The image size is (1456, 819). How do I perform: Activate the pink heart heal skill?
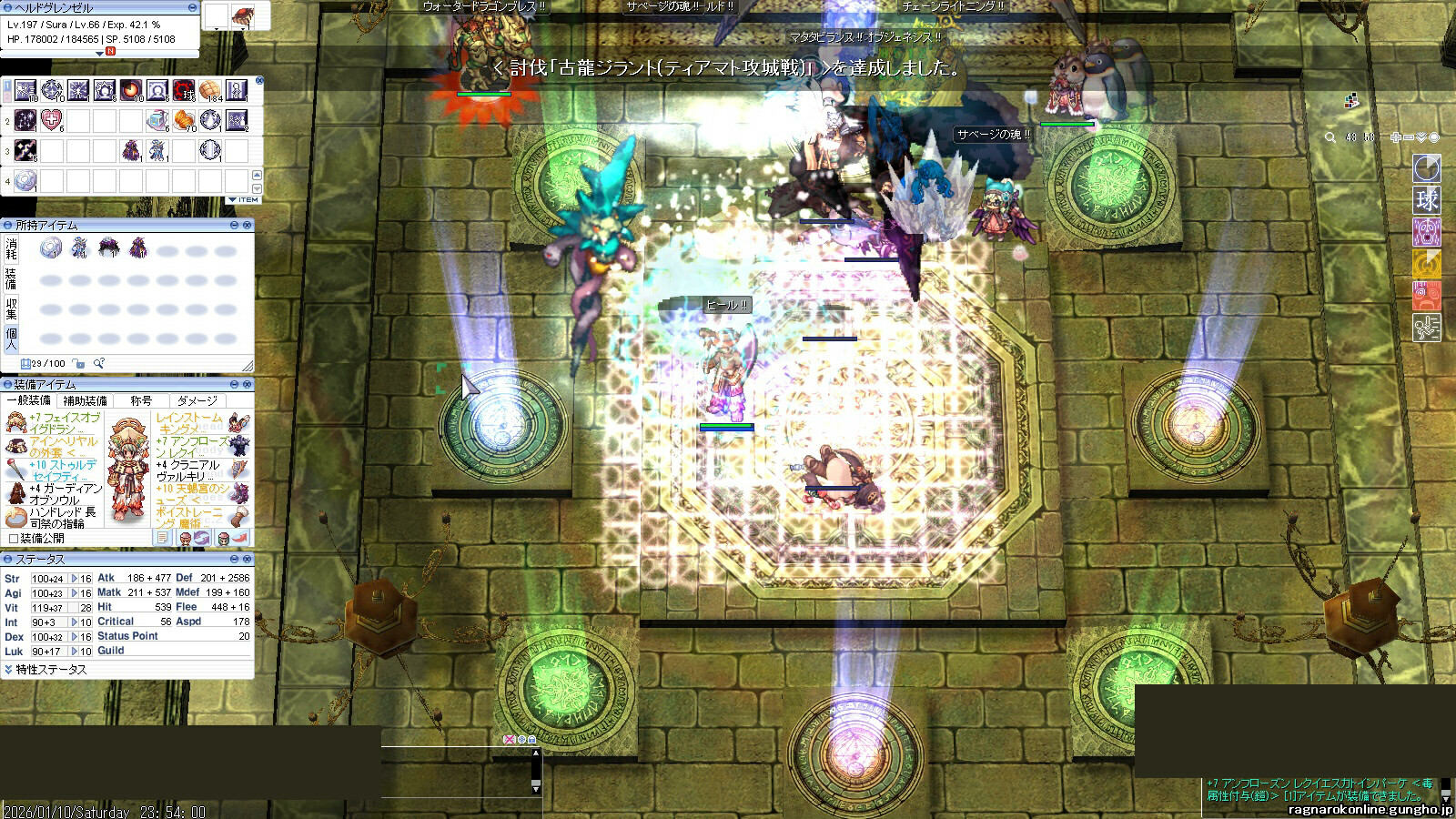pos(52,120)
